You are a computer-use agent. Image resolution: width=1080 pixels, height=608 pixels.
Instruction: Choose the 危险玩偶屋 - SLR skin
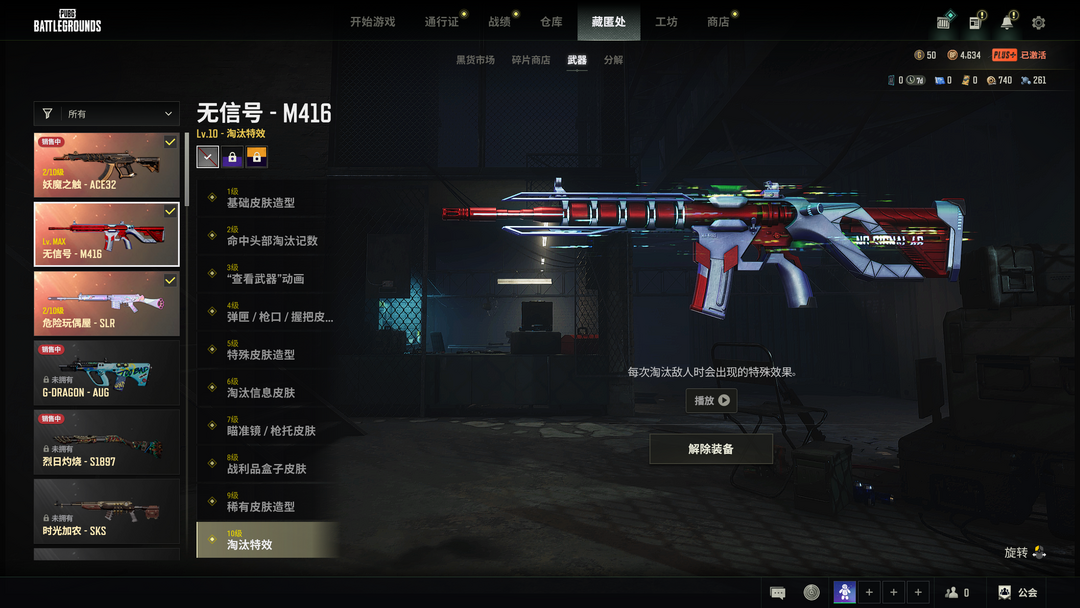coord(107,303)
